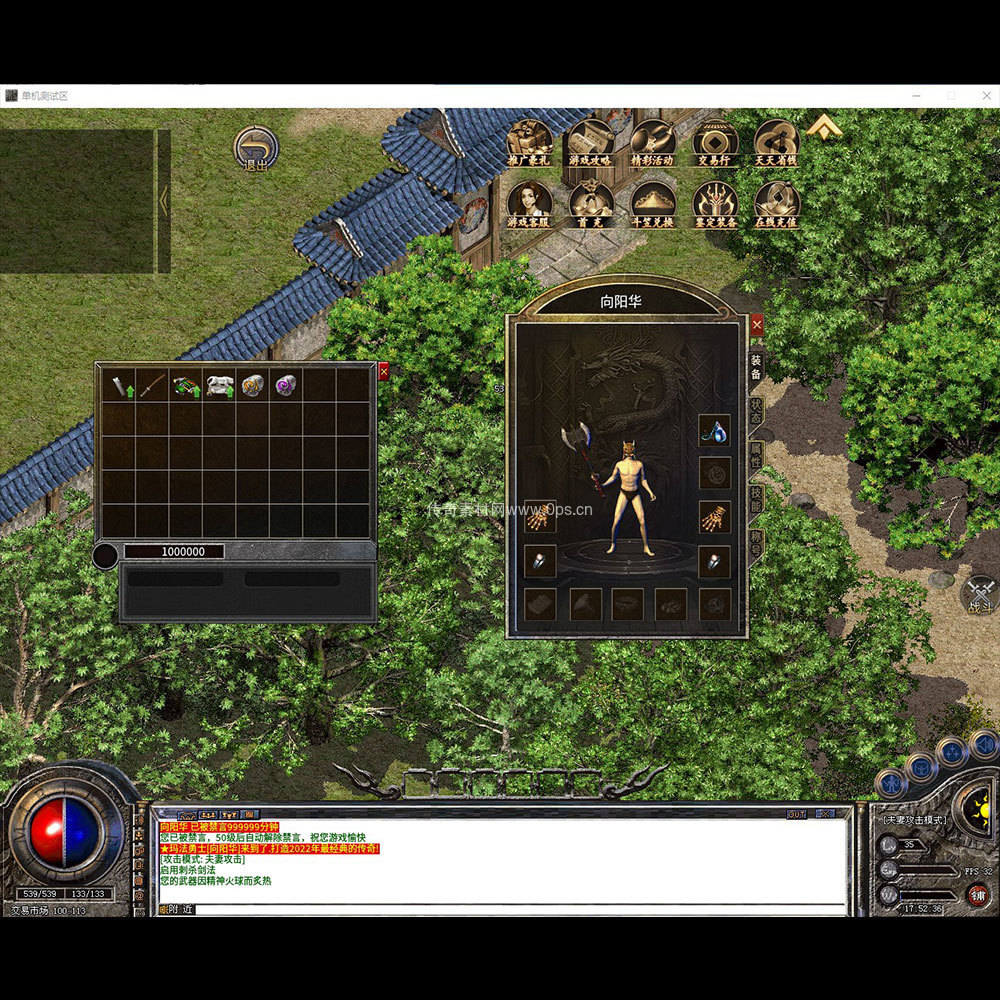Image resolution: width=1000 pixels, height=1000 pixels.
Task: Open 鉴定装备 equipment appraisal
Action: [715, 203]
